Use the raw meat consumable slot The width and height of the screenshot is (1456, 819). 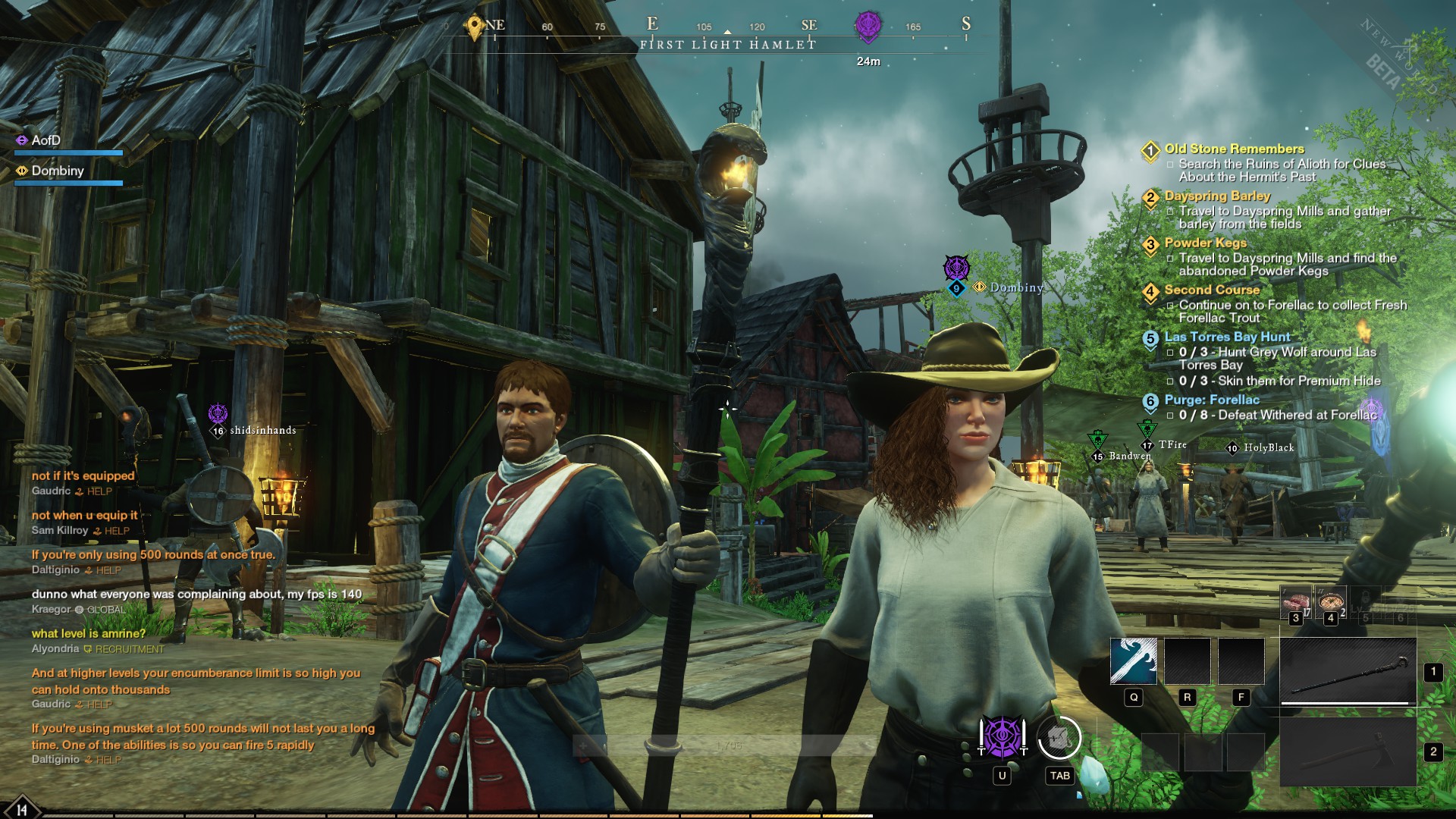[x=1295, y=602]
